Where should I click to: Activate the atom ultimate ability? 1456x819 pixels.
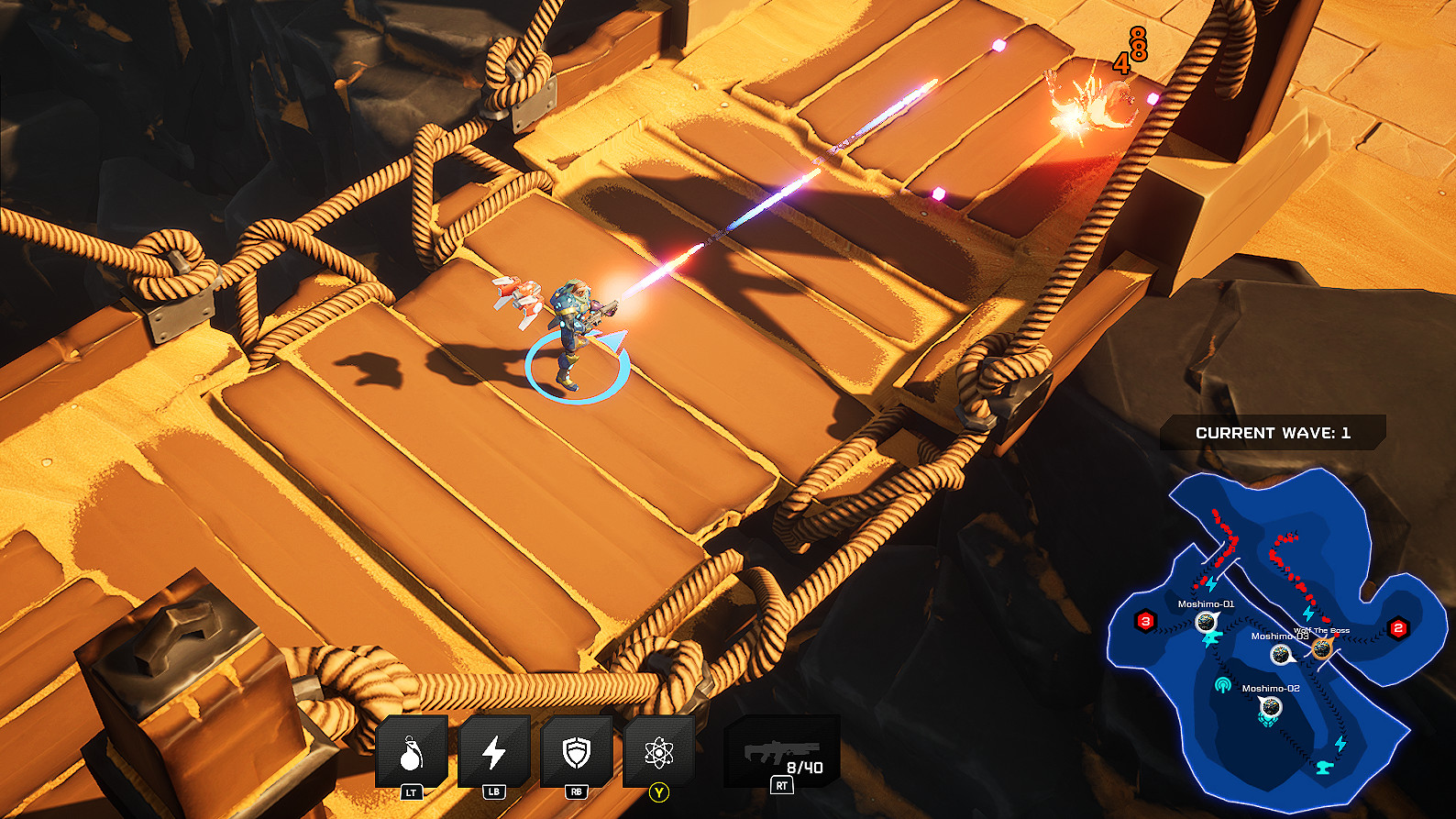pos(658,754)
